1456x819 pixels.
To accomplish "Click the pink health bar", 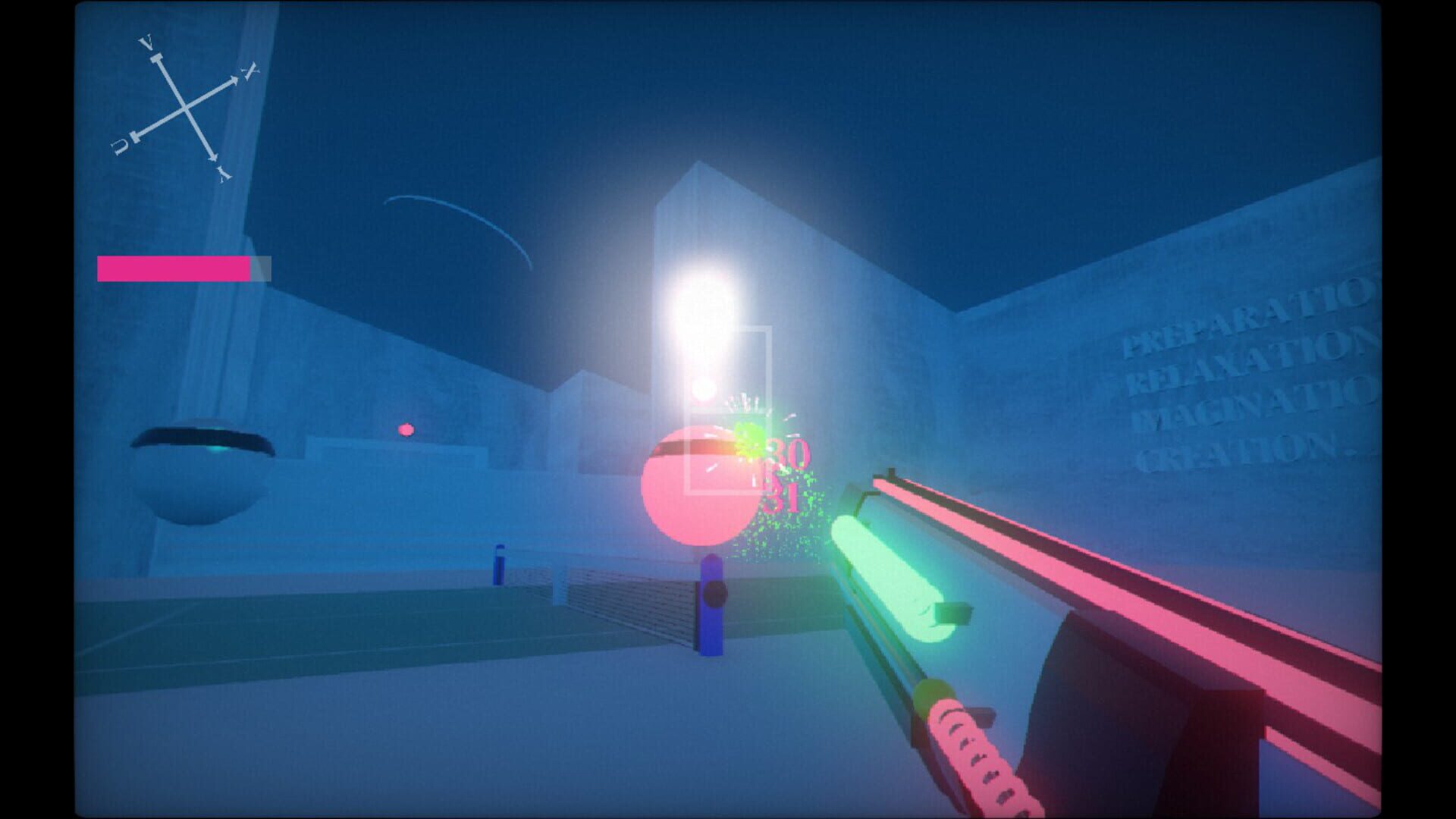I will click(173, 269).
